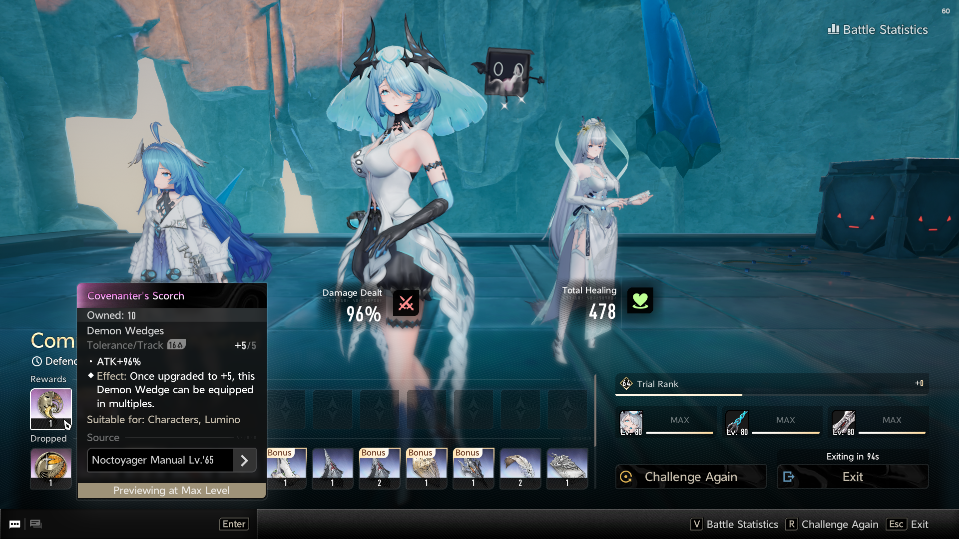Viewport: 959px width, 539px height.
Task: View the damage dealt crossed-swords icon
Action: click(406, 302)
